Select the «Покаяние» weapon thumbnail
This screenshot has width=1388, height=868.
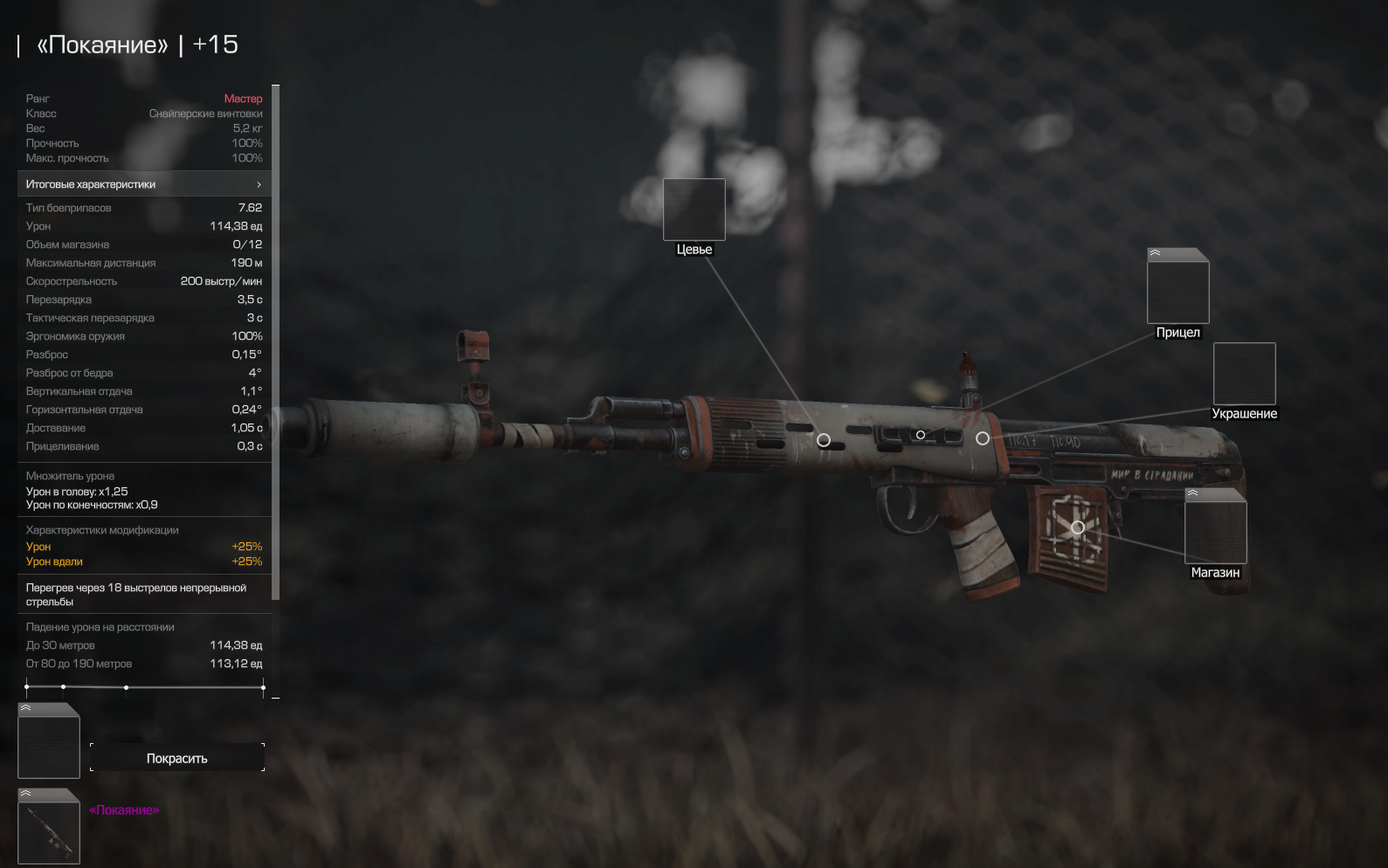coord(49,830)
